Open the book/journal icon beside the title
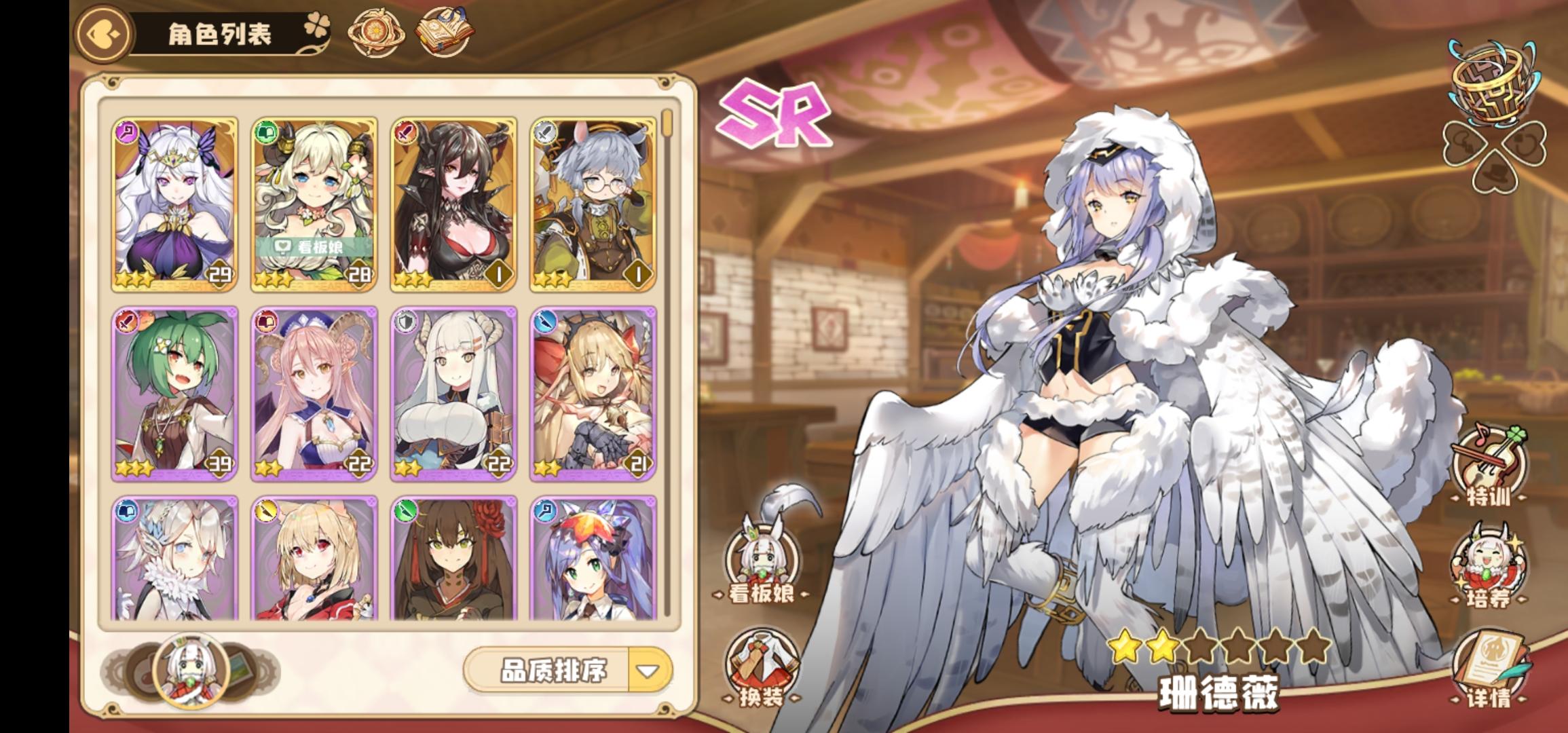This screenshot has height=733, width=1568. tap(445, 31)
